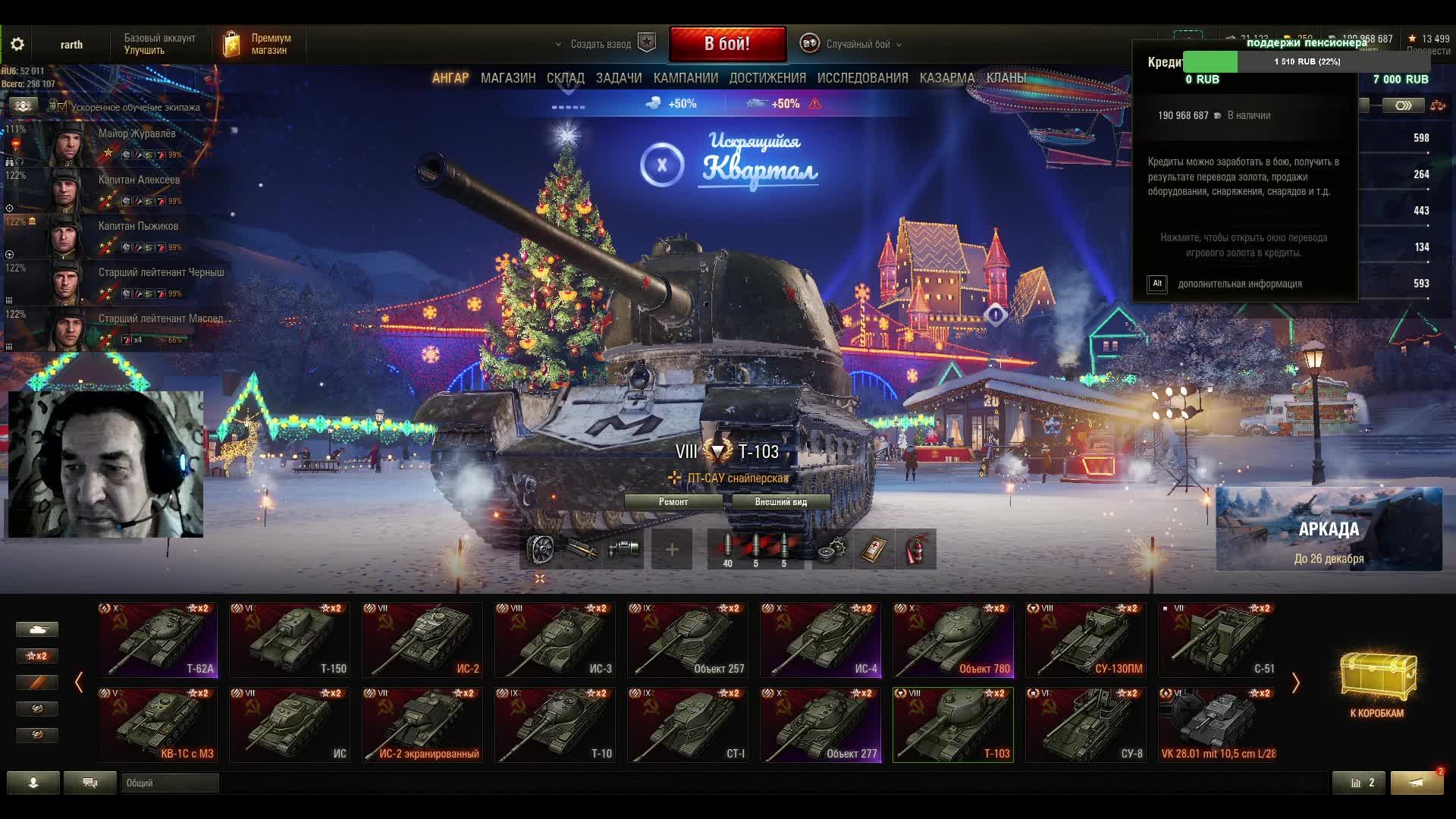Image resolution: width=1456 pixels, height=819 pixels.
Task: Click the Ремонт button
Action: point(673,502)
